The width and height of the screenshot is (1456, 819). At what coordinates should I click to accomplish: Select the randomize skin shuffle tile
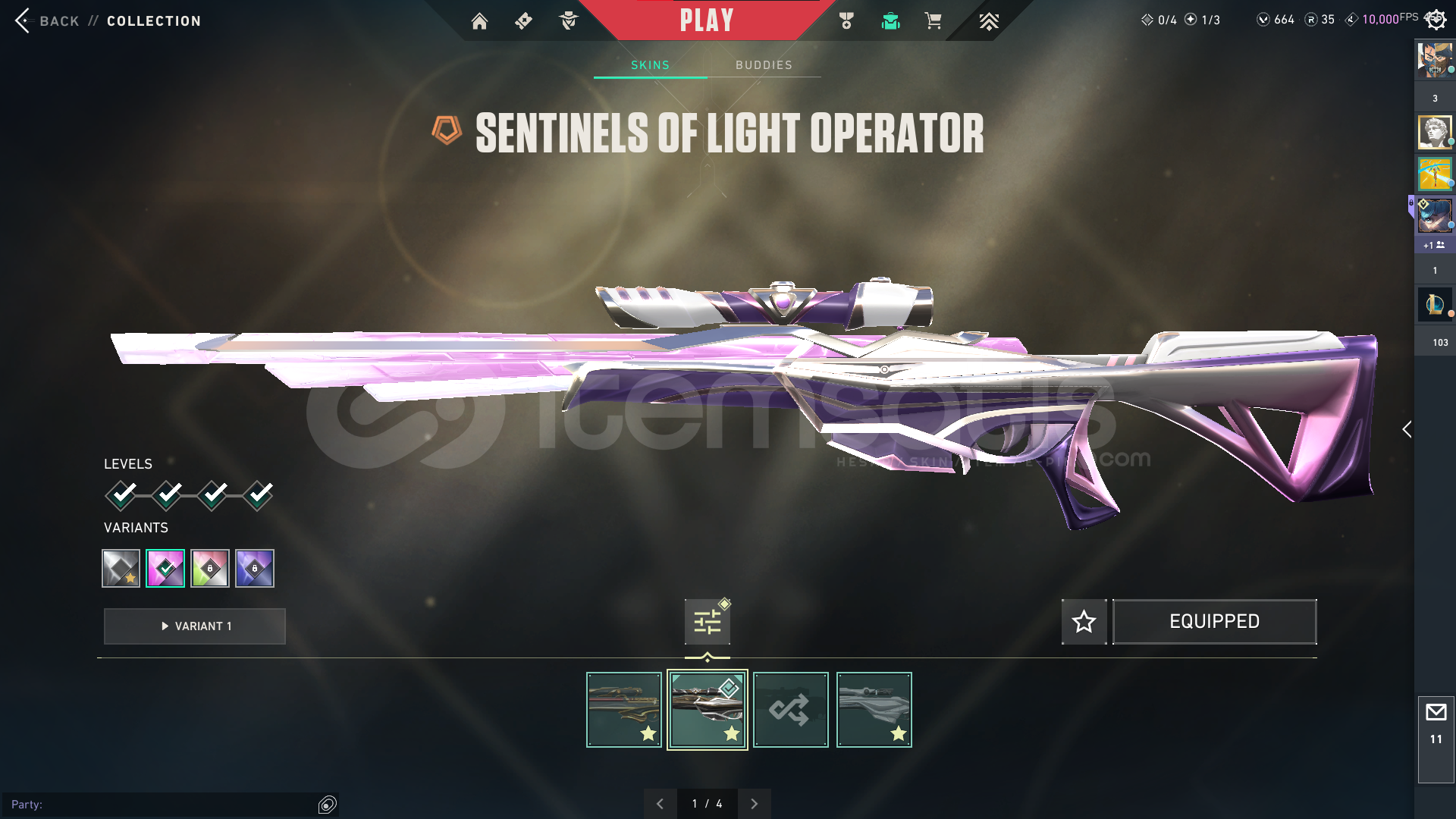pos(790,710)
